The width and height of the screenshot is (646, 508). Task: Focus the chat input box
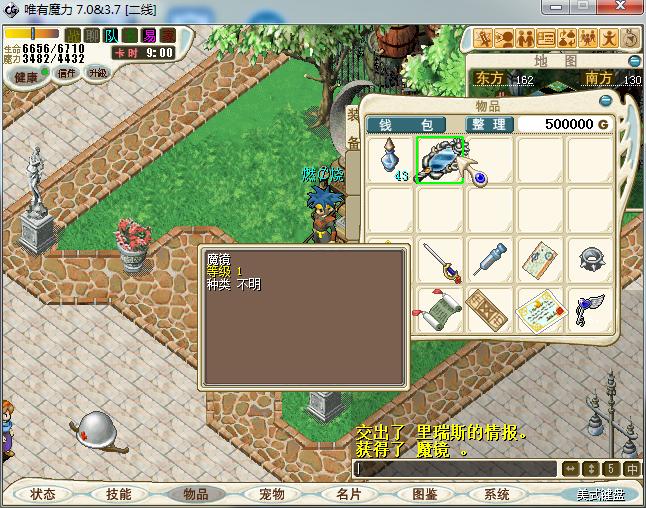455,468
